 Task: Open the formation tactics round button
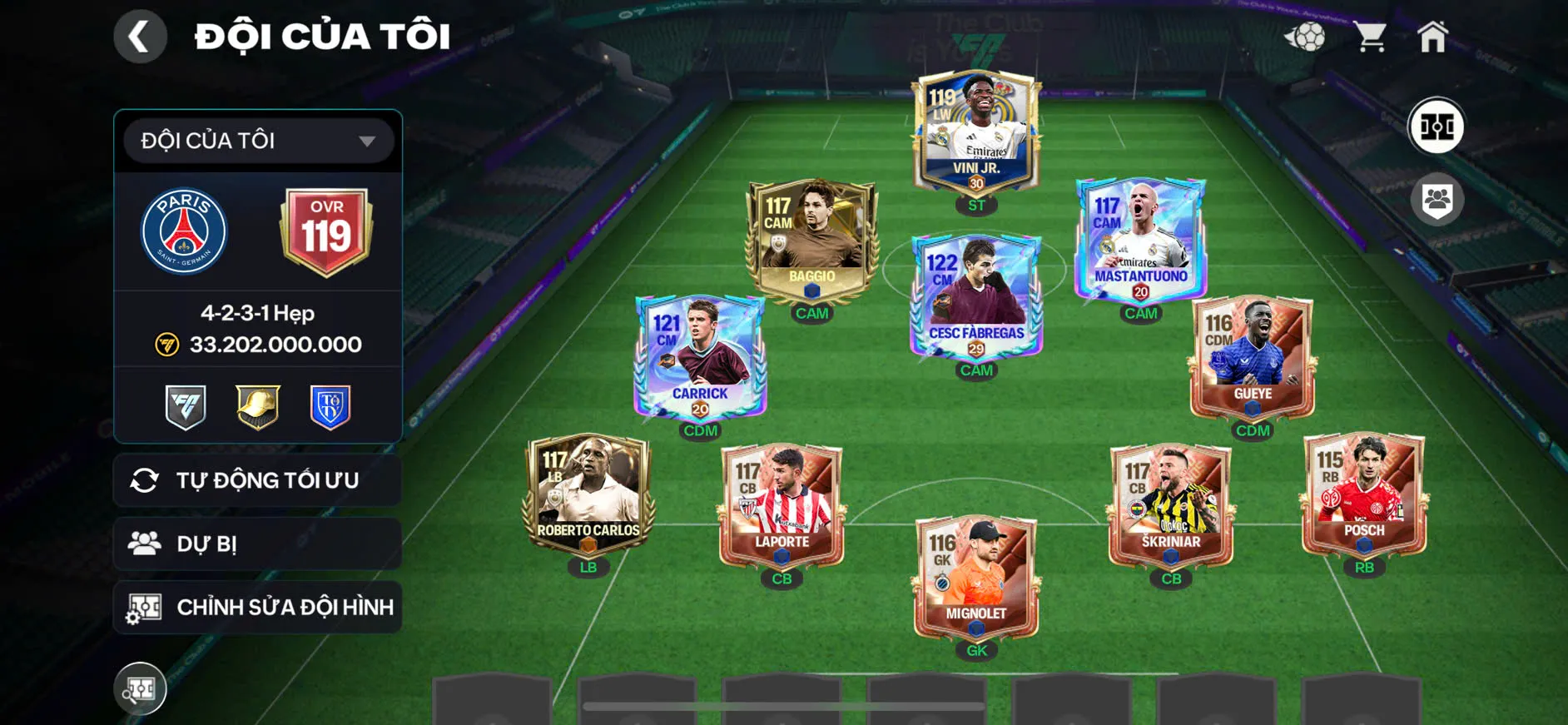[1437, 127]
